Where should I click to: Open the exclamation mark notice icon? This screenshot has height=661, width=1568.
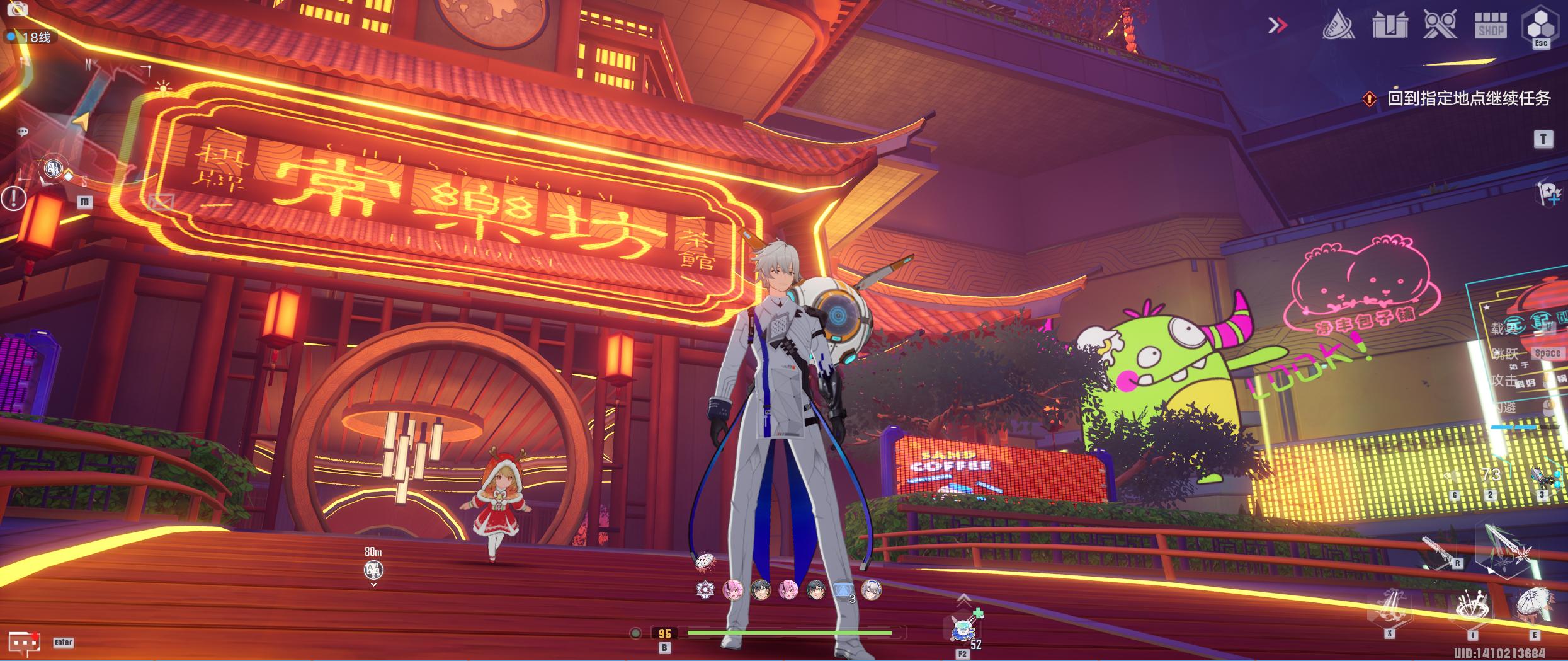click(13, 198)
